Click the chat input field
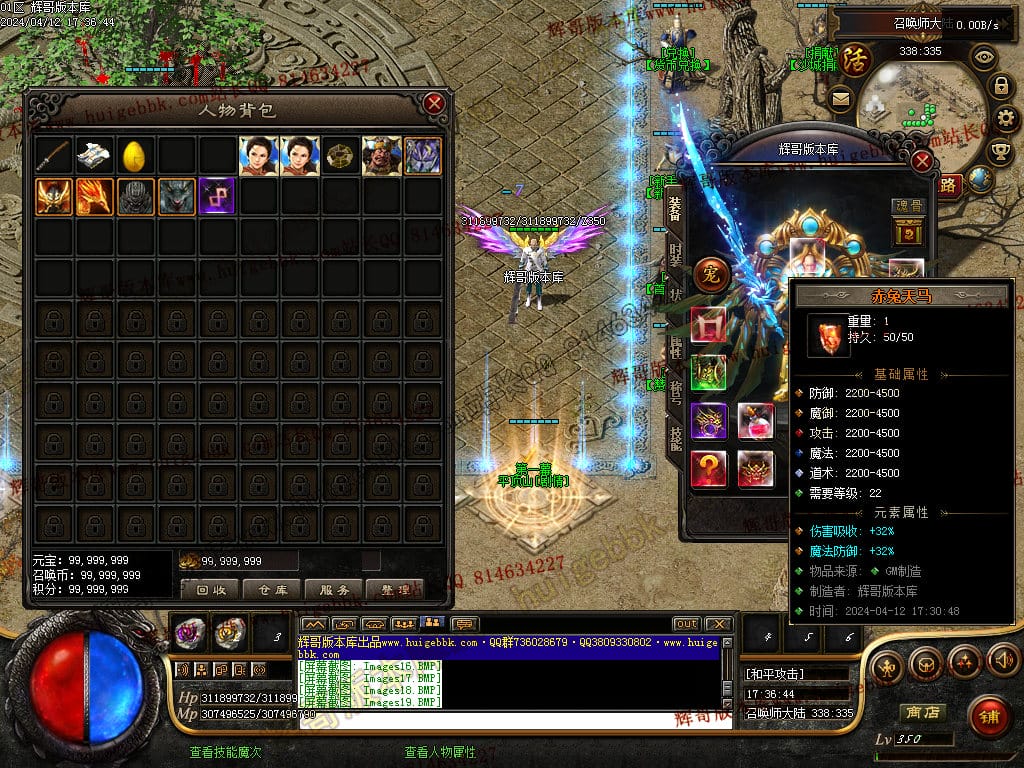The width and height of the screenshot is (1024, 768). coord(510,719)
